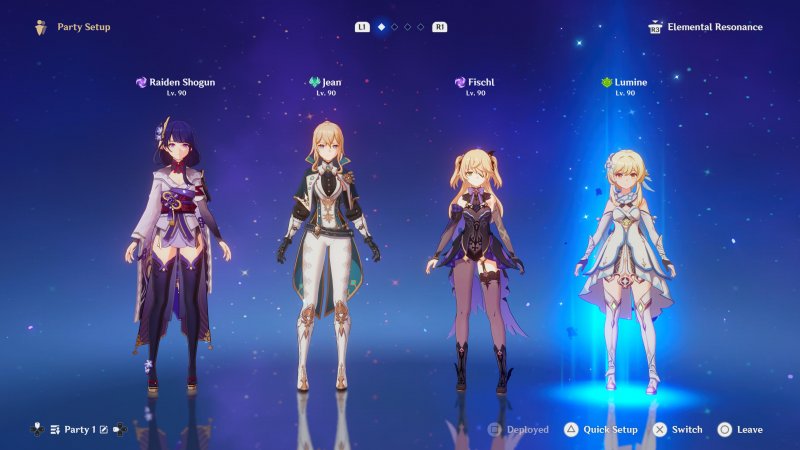Screen dimensions: 800x450
Task: Jump to the fourth party page dot
Action: (421, 27)
